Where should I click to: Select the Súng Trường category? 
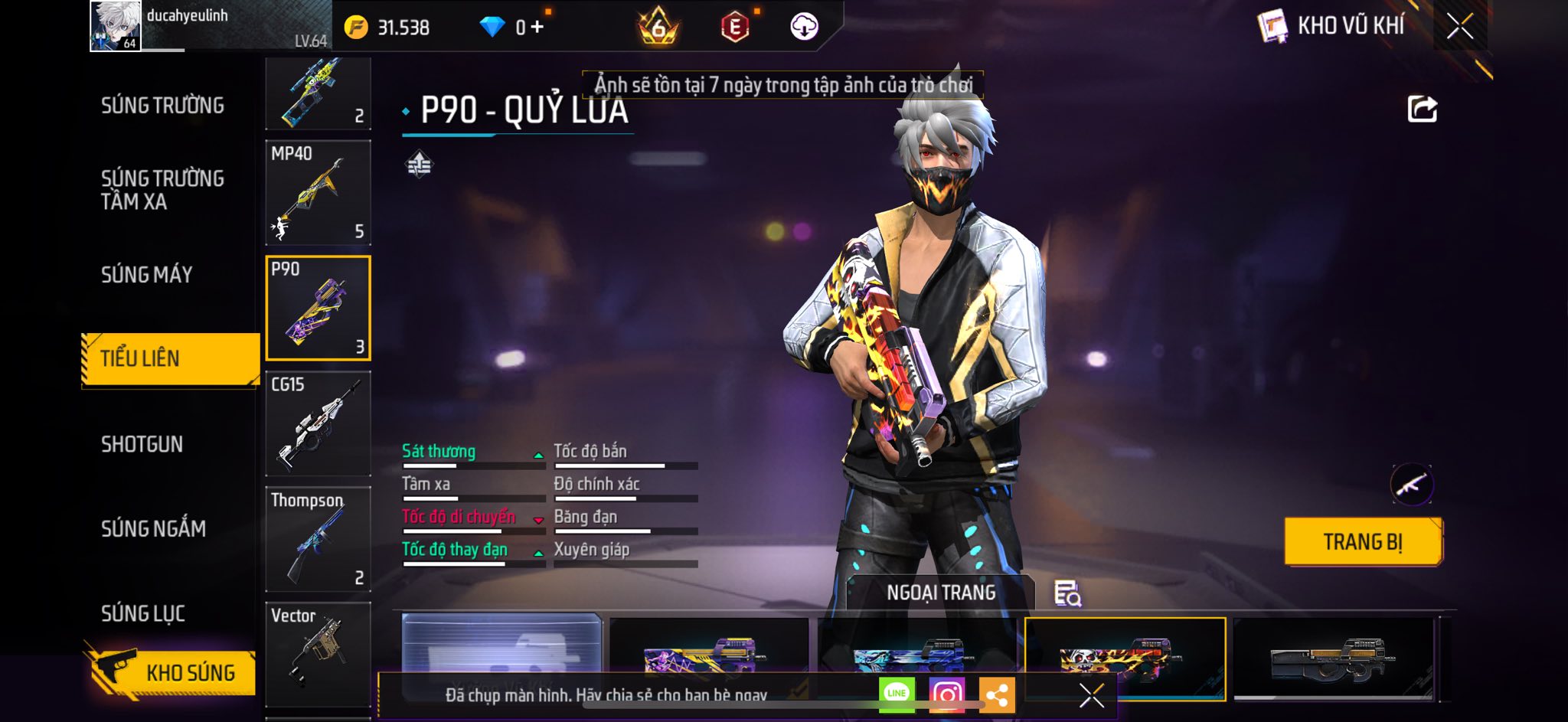[x=162, y=106]
